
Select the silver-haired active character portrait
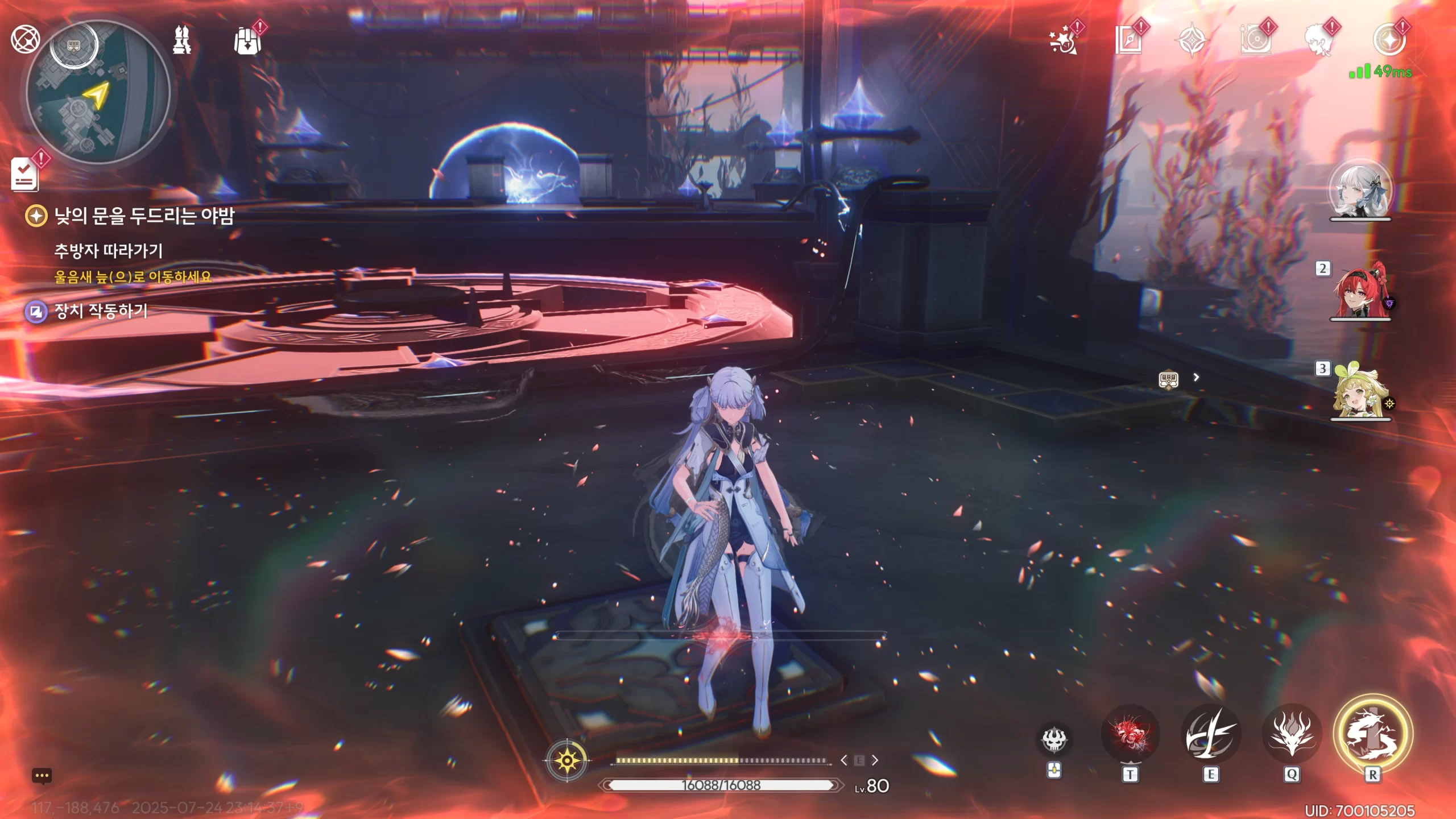[x=1359, y=191]
